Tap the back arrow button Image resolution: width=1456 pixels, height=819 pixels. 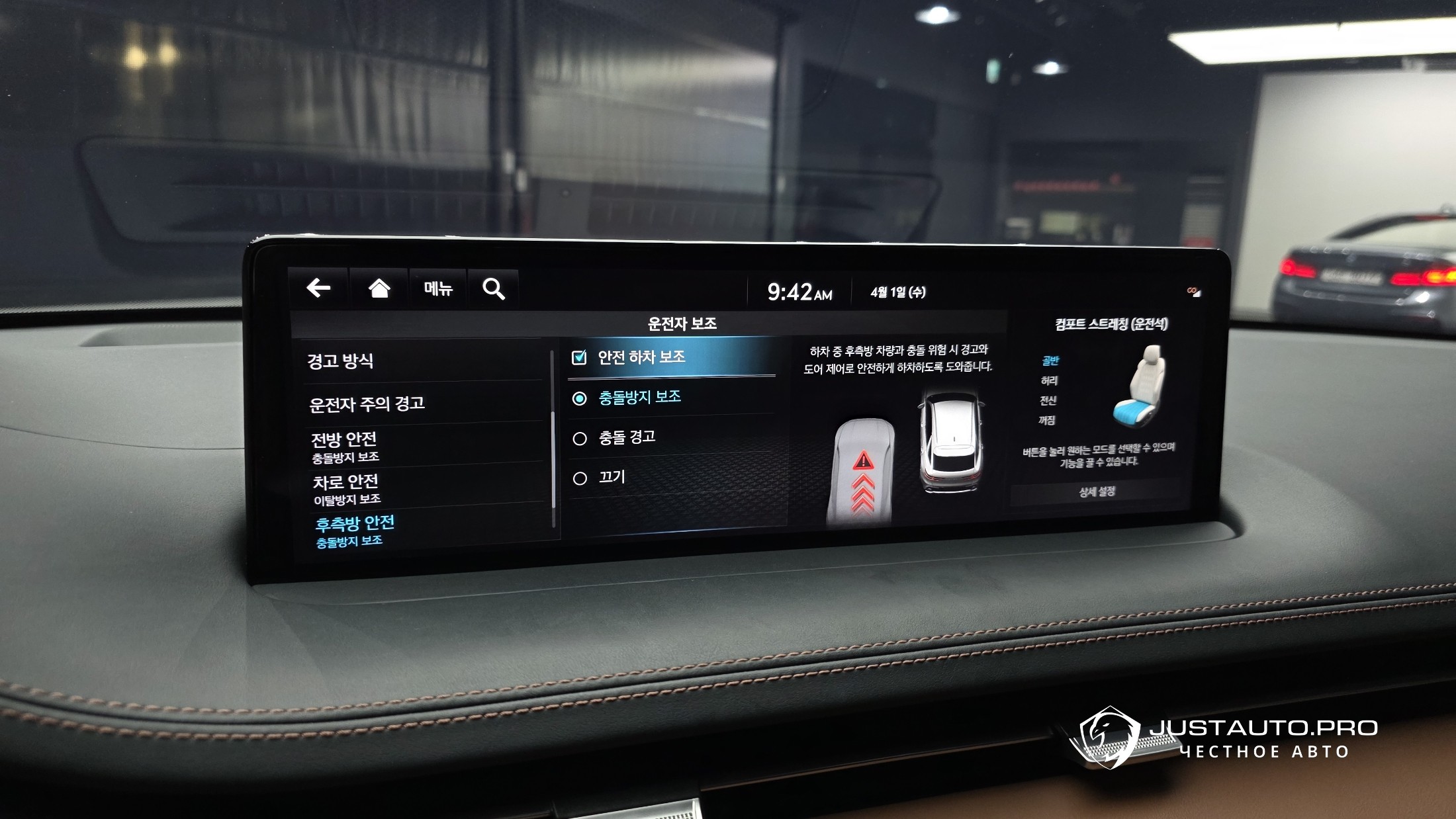319,288
